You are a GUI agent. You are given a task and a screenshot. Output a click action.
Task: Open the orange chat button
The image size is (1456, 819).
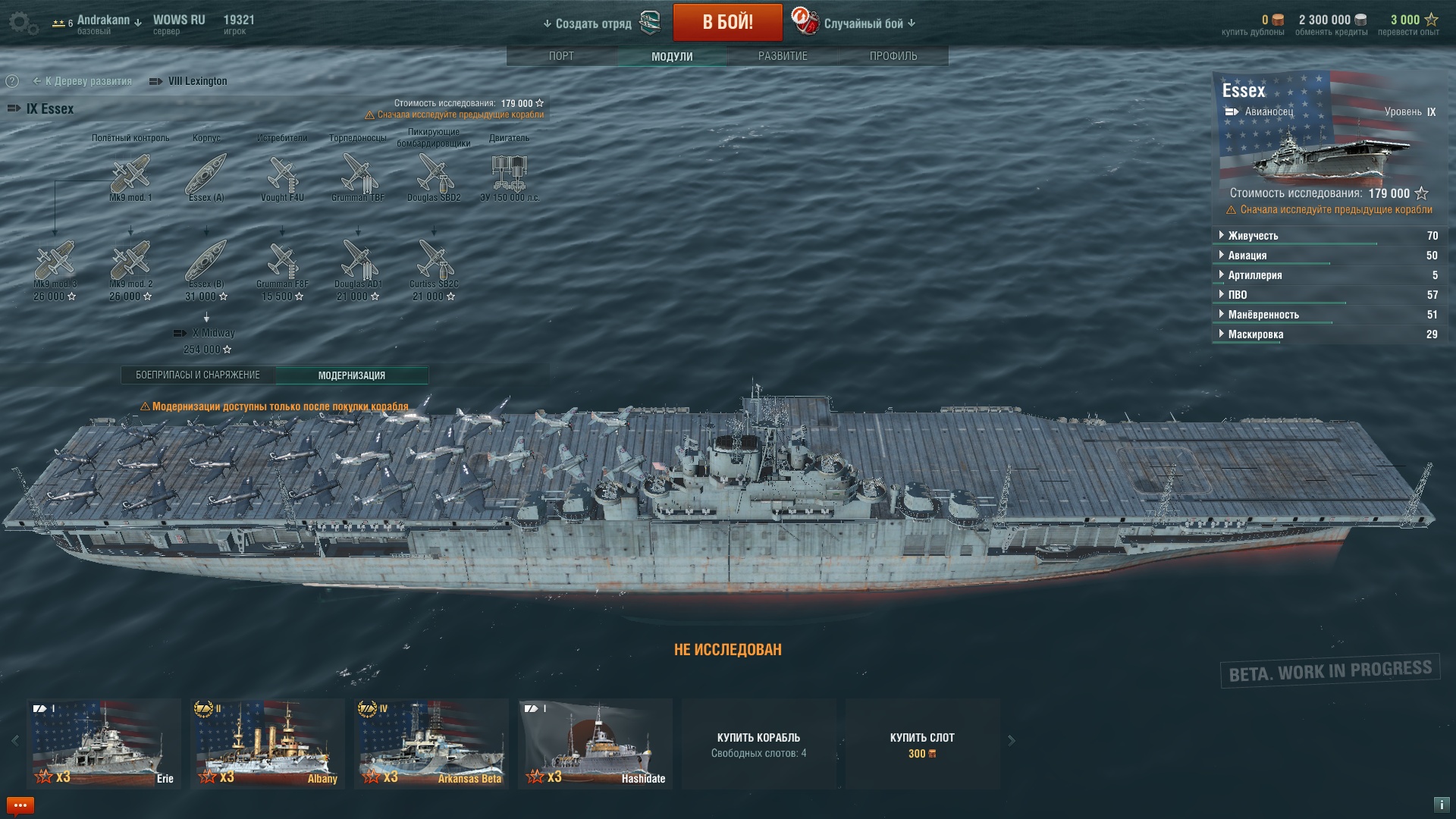(x=20, y=805)
